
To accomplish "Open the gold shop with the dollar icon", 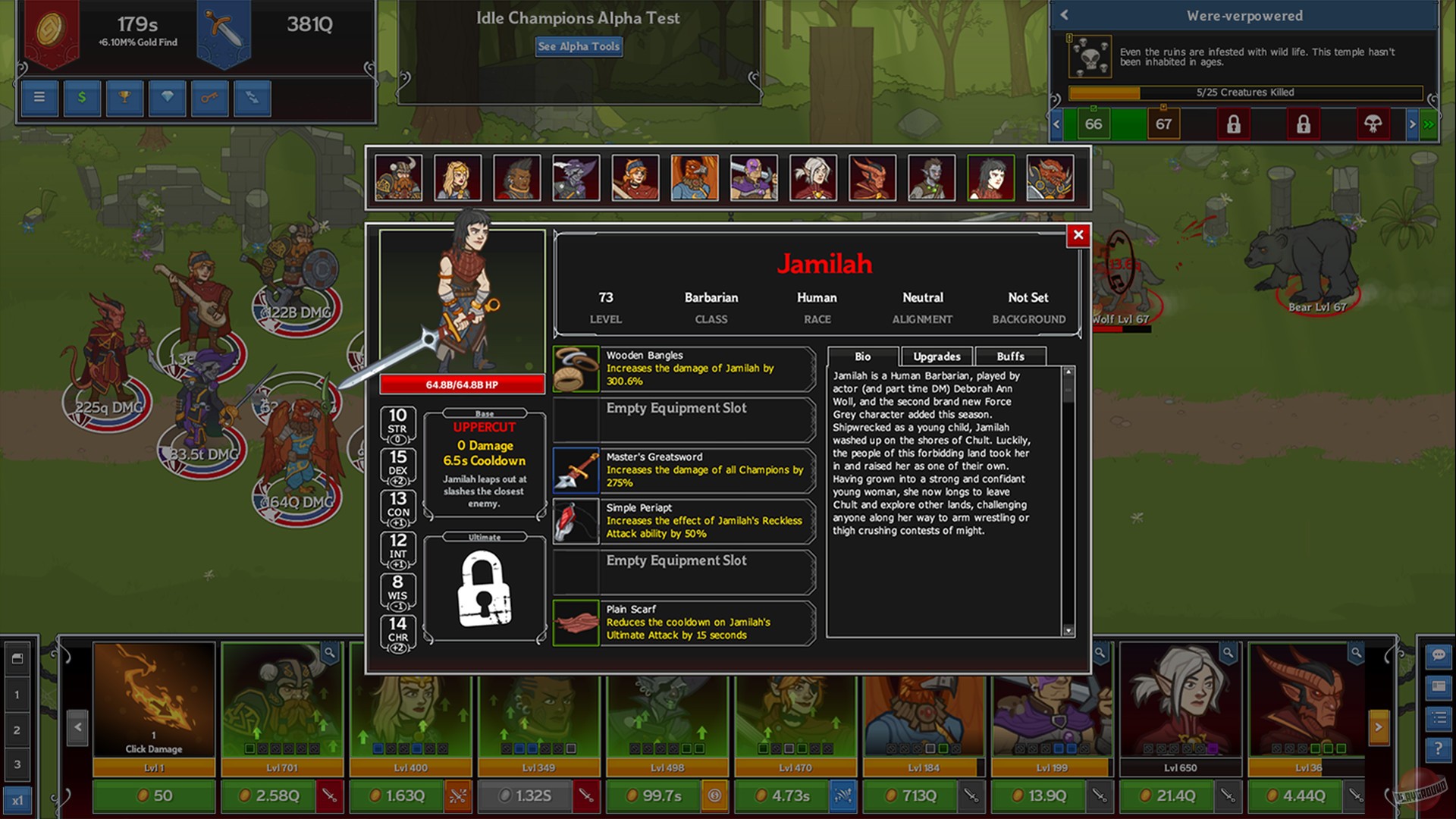I will point(82,98).
